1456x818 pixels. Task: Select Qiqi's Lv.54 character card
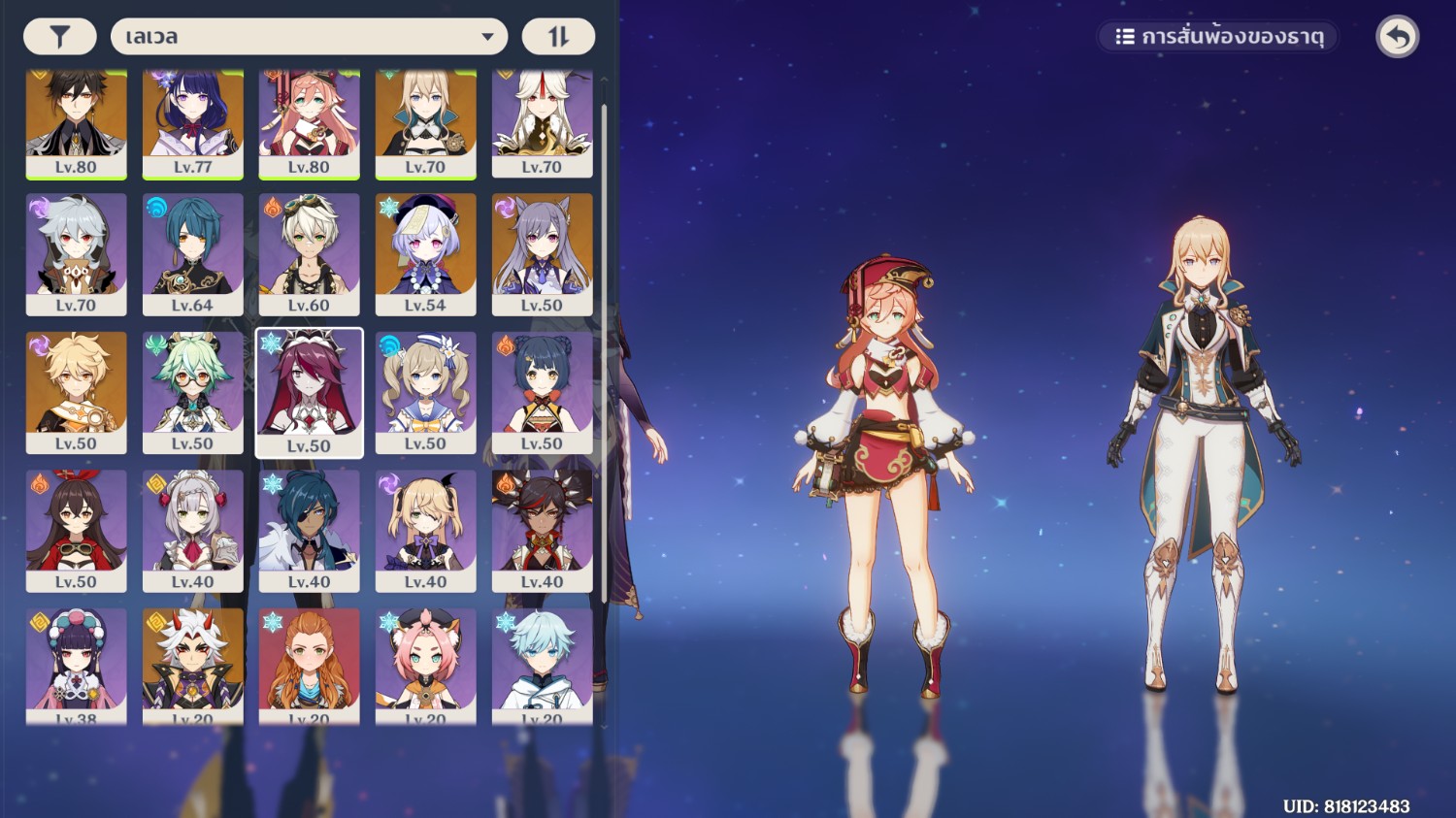click(425, 252)
